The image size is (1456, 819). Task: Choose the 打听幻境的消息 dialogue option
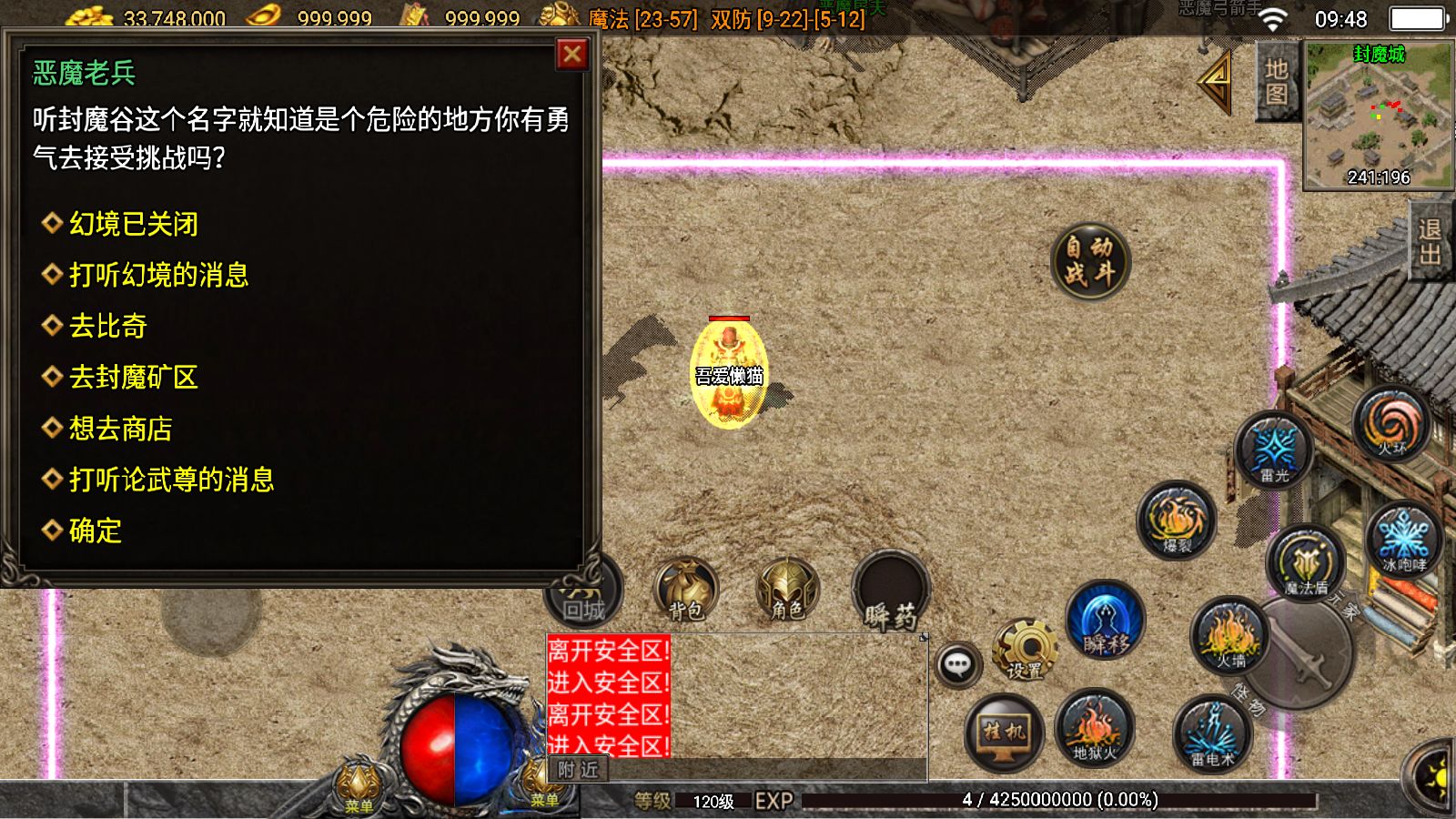158,275
